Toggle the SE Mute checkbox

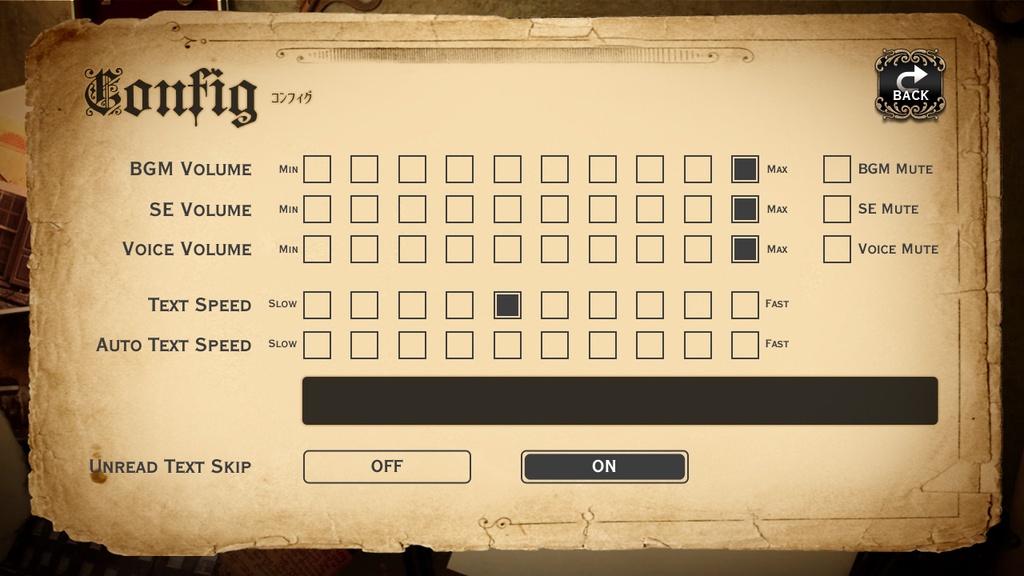tap(837, 209)
